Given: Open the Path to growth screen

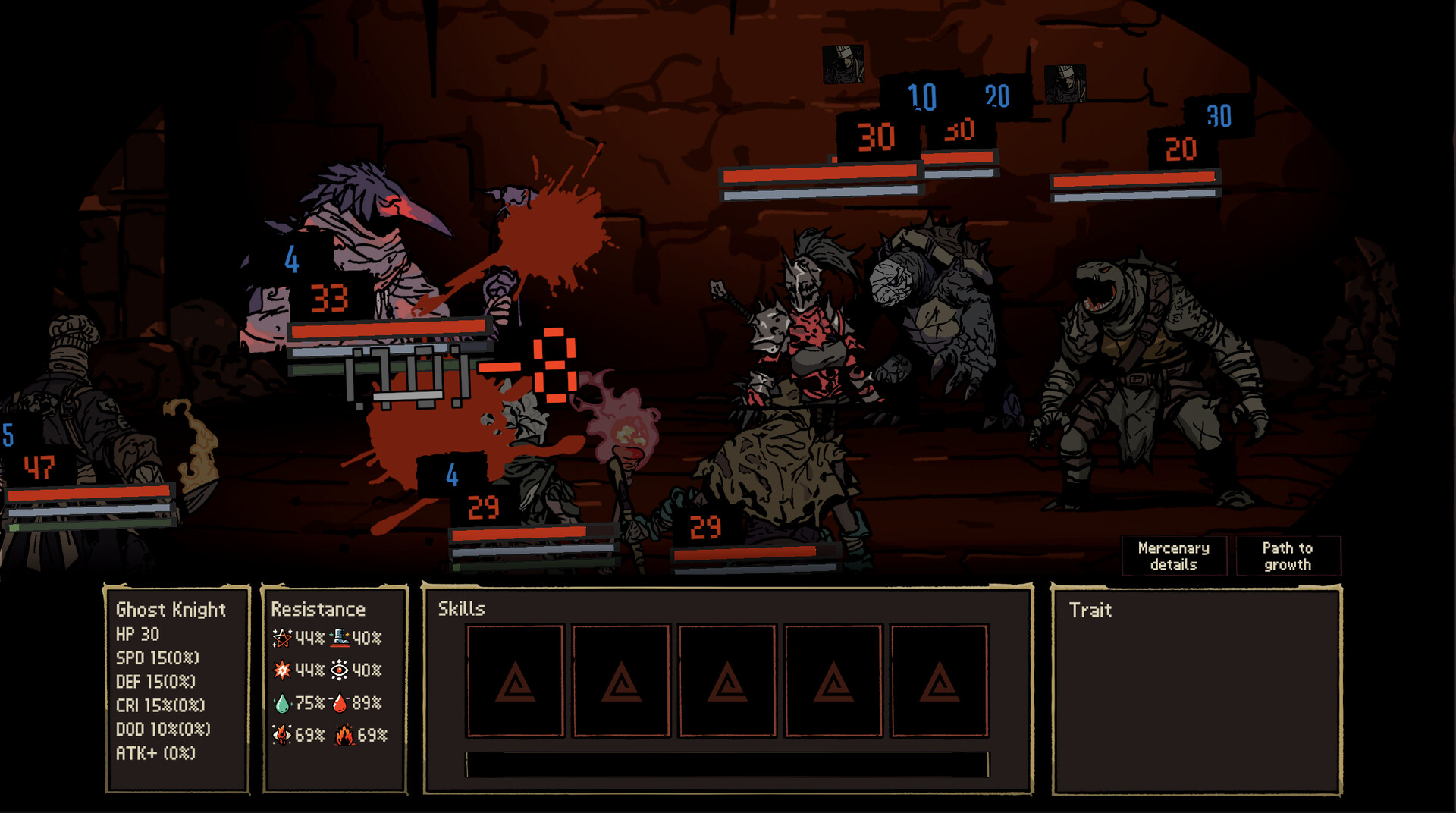Looking at the screenshot, I should [x=1289, y=556].
